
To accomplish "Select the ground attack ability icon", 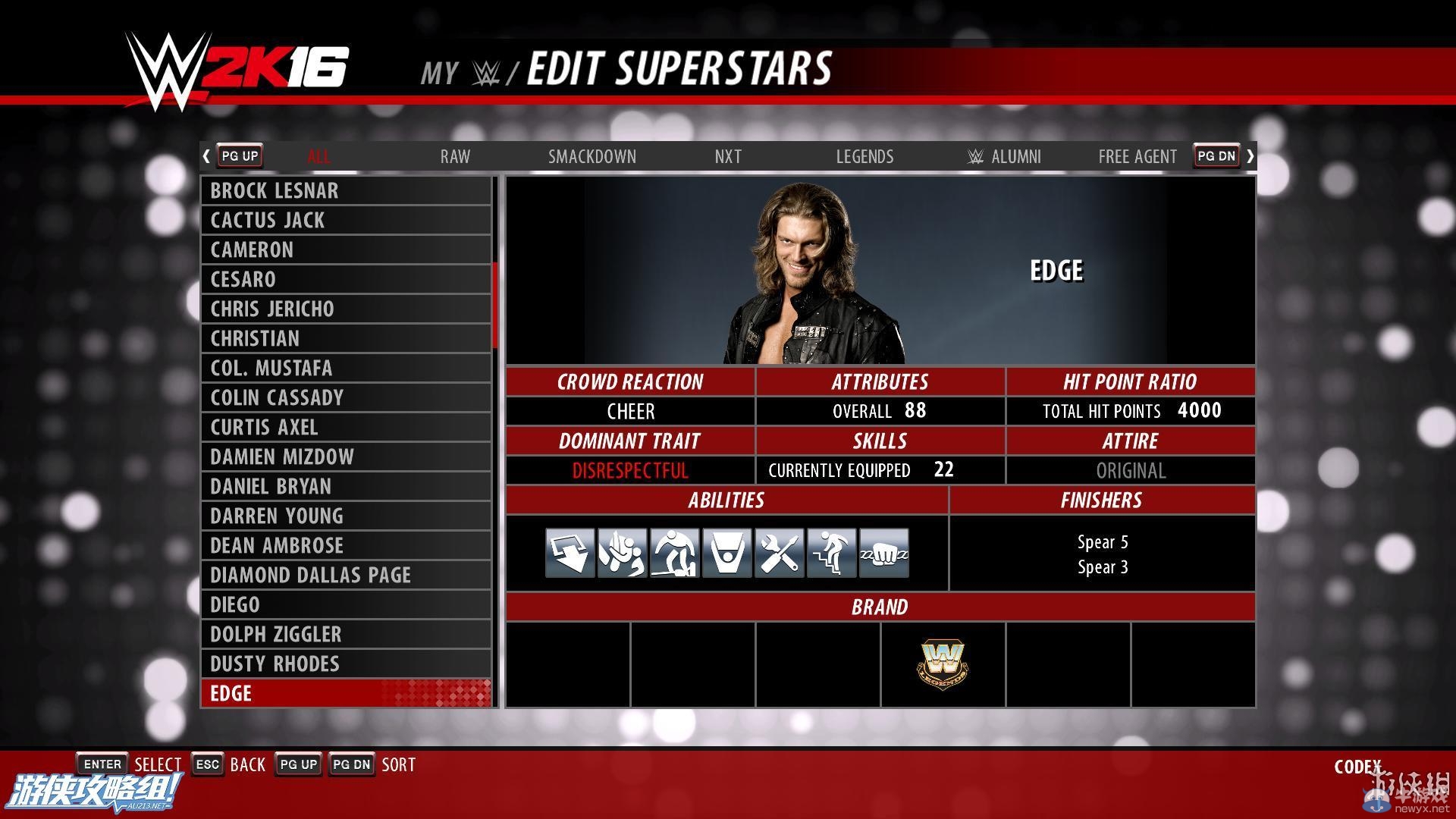I will (674, 553).
